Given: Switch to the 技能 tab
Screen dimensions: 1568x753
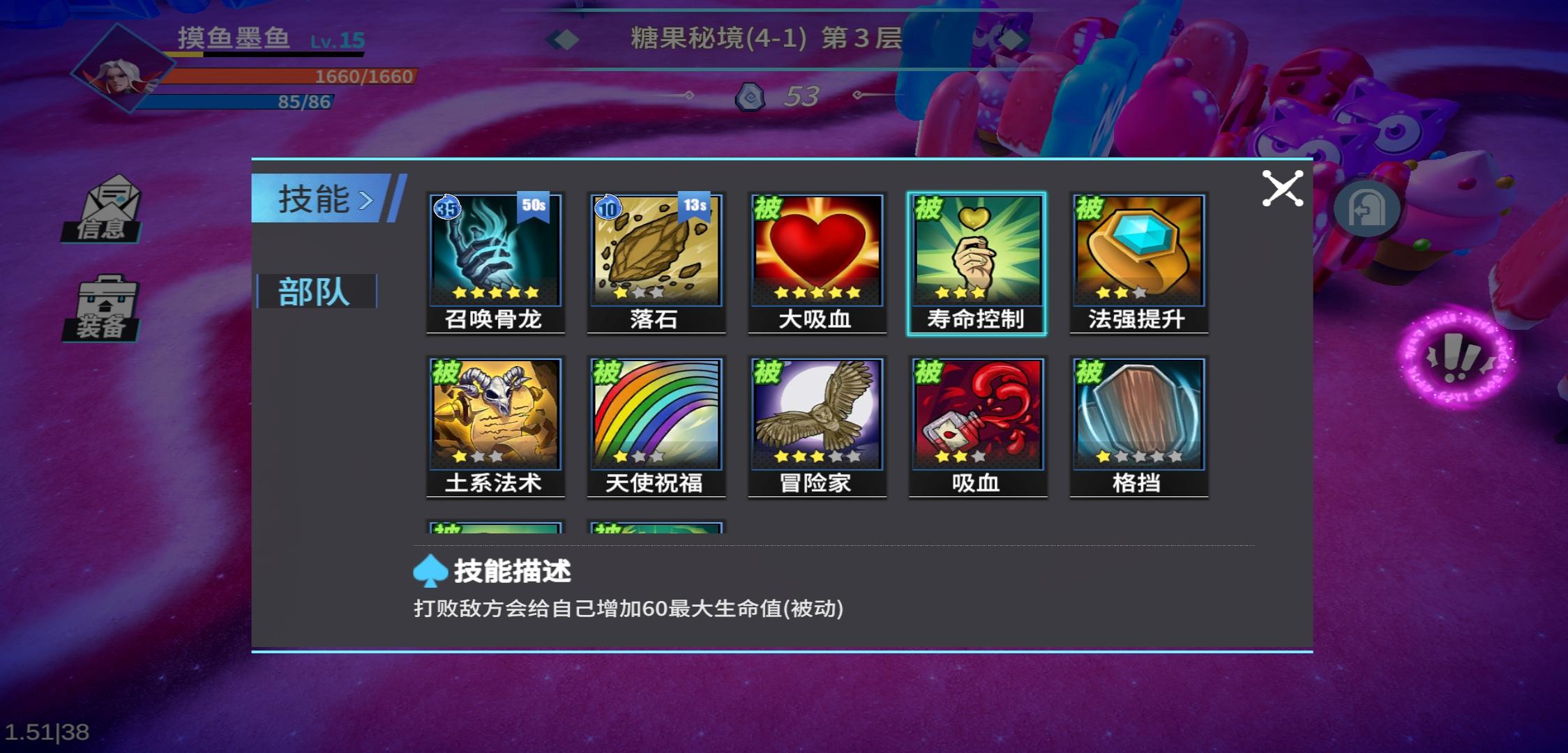Looking at the screenshot, I should tap(312, 199).
